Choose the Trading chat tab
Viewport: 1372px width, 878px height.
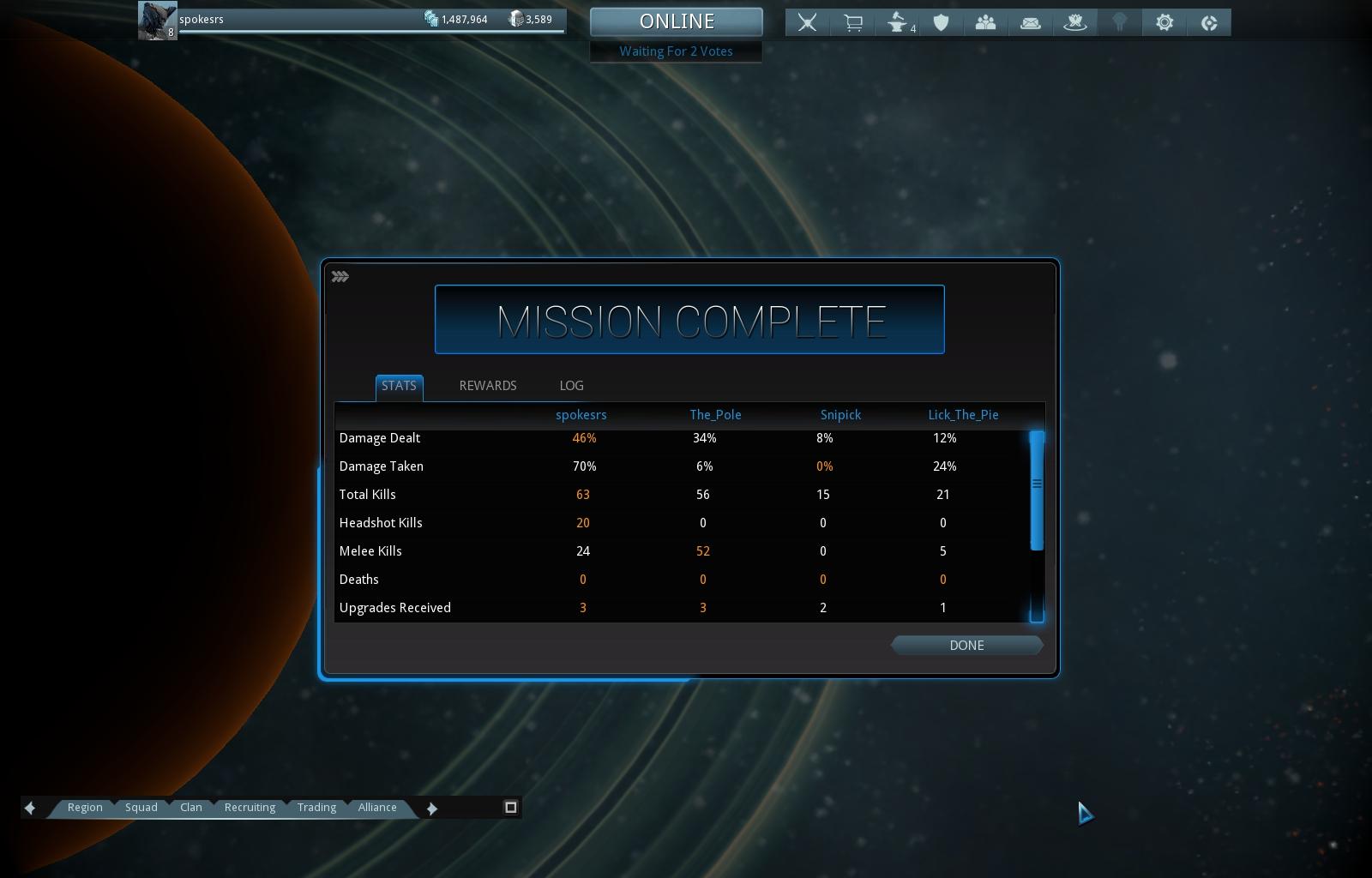(316, 808)
